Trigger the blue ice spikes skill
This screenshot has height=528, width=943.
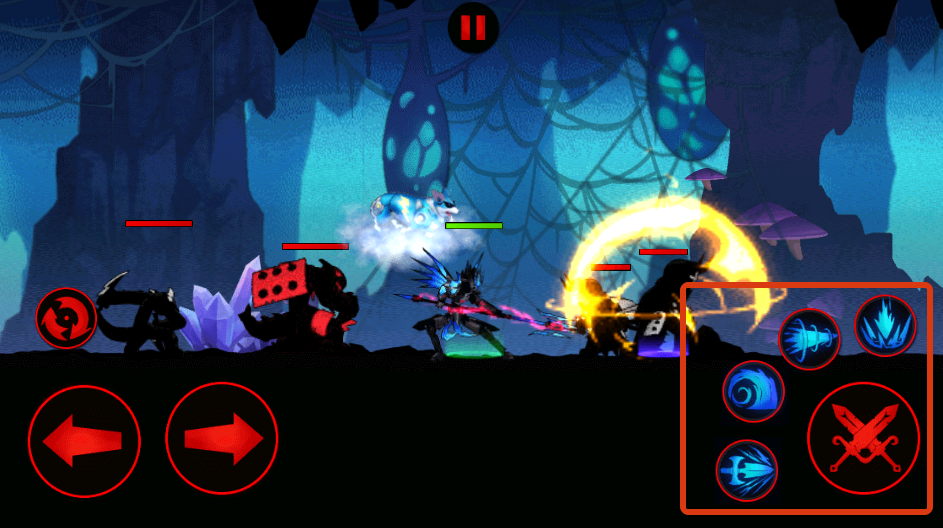(885, 326)
